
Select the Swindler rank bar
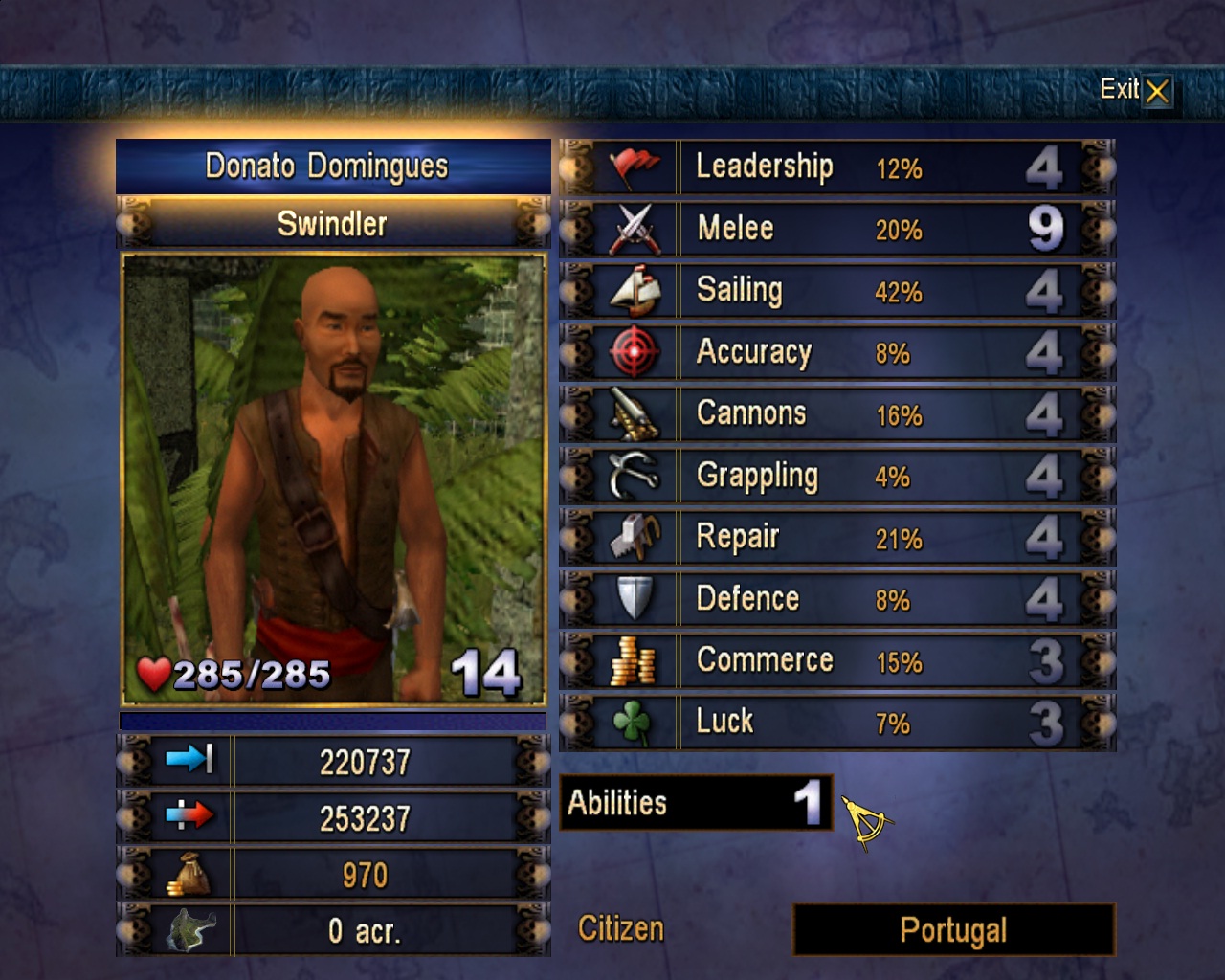coord(333,224)
